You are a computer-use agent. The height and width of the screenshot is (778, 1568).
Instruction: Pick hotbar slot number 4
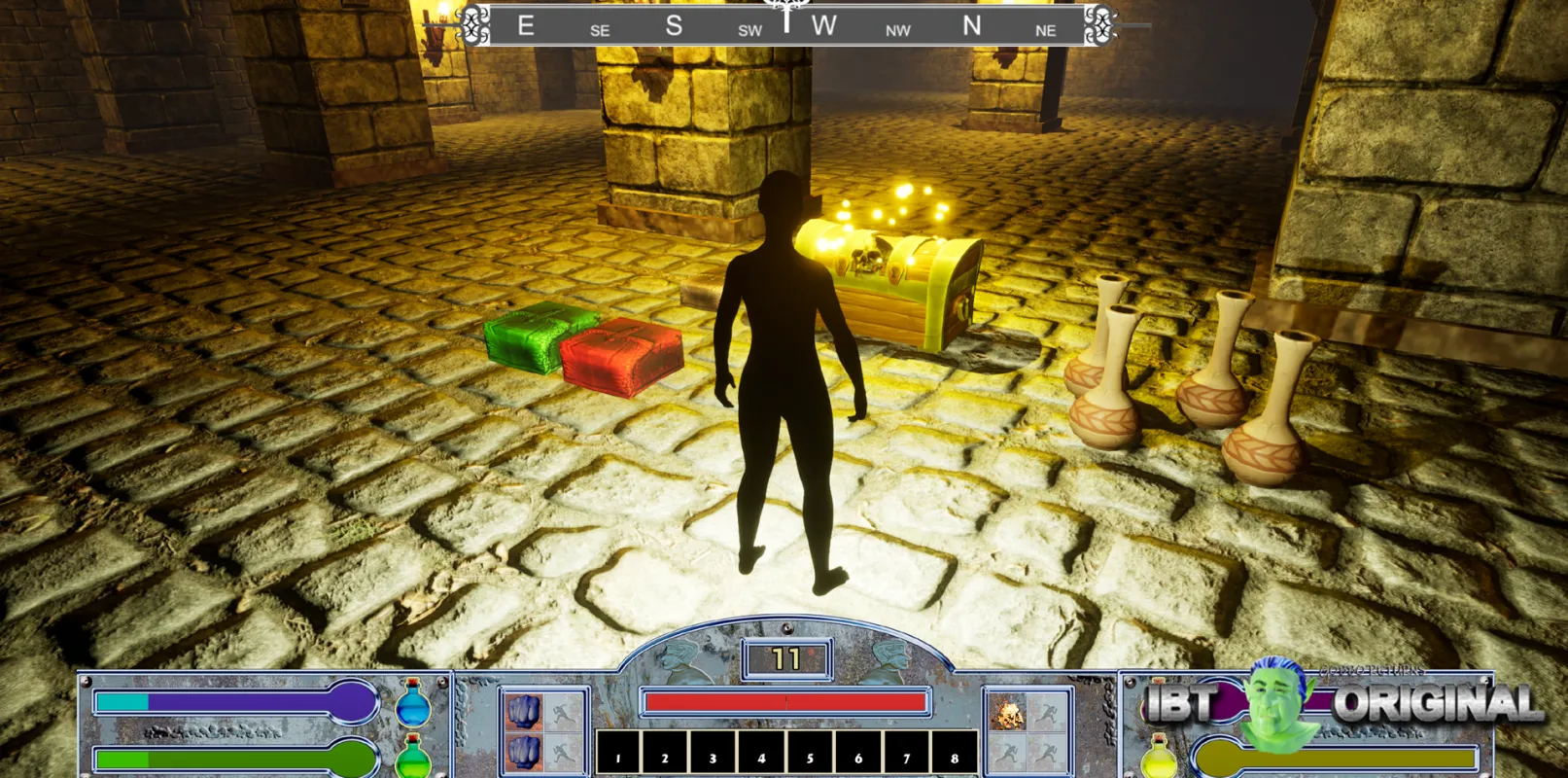coord(761,754)
